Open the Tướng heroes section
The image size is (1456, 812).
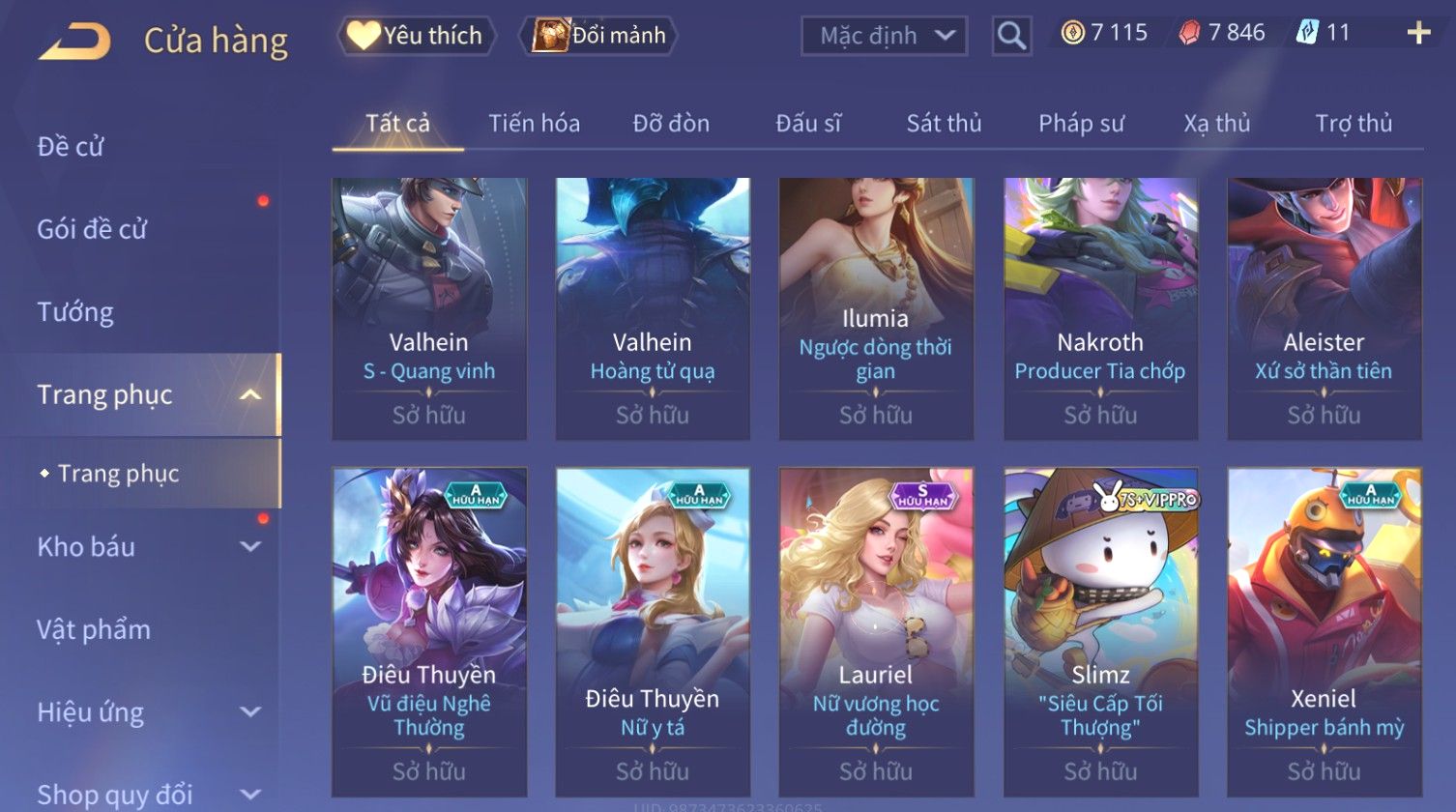coord(75,312)
